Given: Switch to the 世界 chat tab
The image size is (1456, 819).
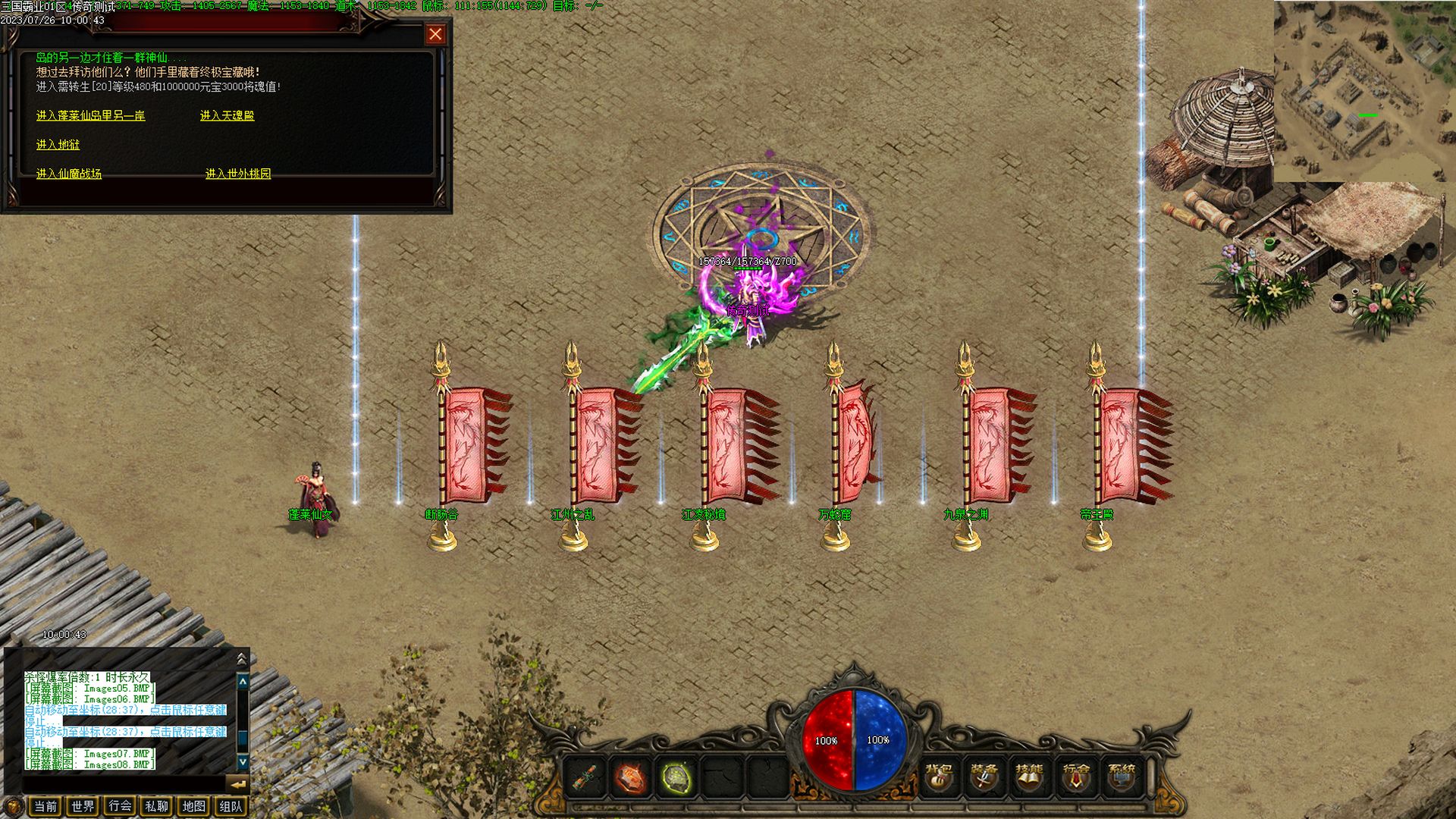Looking at the screenshot, I should point(83,806).
